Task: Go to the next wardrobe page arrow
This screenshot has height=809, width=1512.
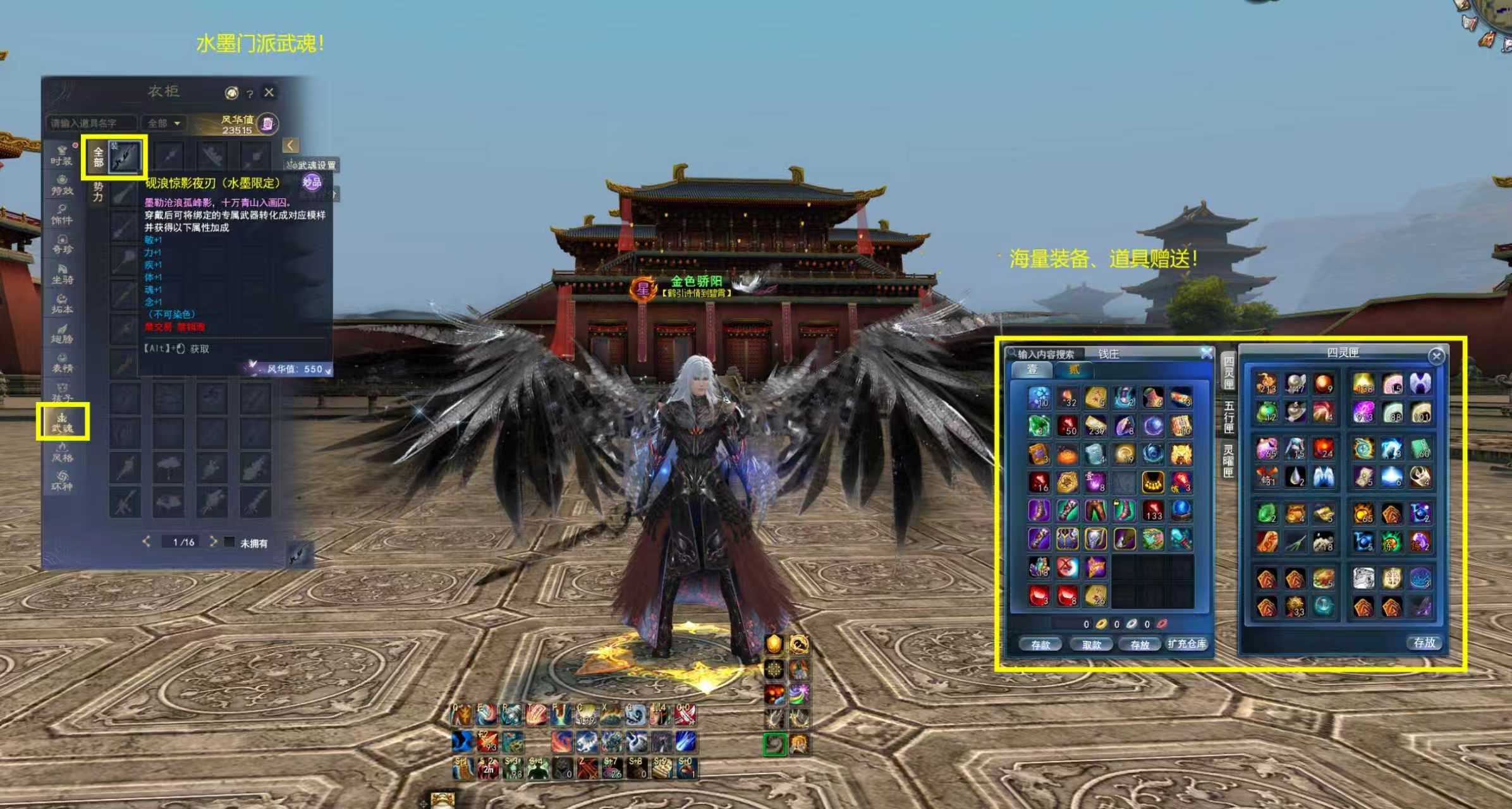Action: 214,542
